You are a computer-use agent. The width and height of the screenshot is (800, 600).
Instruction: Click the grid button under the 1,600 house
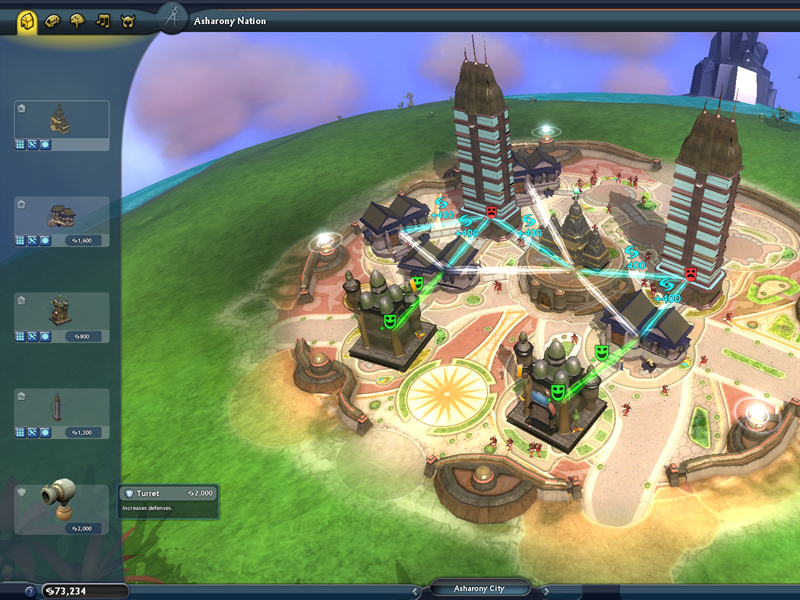(20, 240)
